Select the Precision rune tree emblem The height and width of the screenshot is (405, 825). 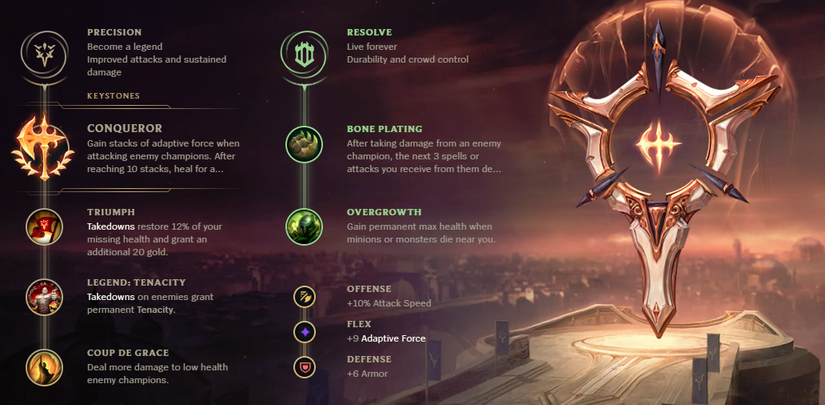(x=44, y=51)
